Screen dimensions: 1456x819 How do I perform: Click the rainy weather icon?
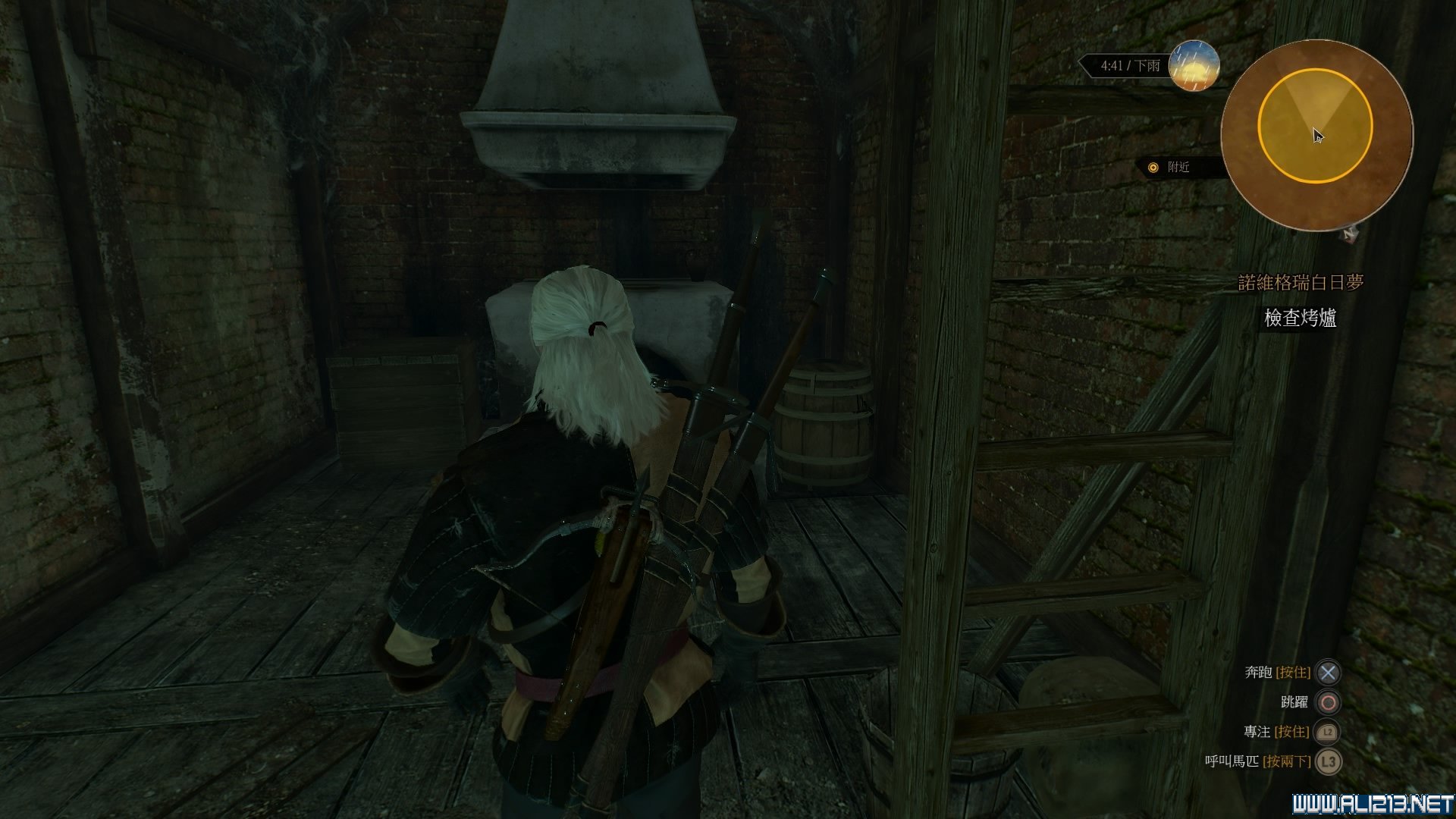[x=1194, y=65]
